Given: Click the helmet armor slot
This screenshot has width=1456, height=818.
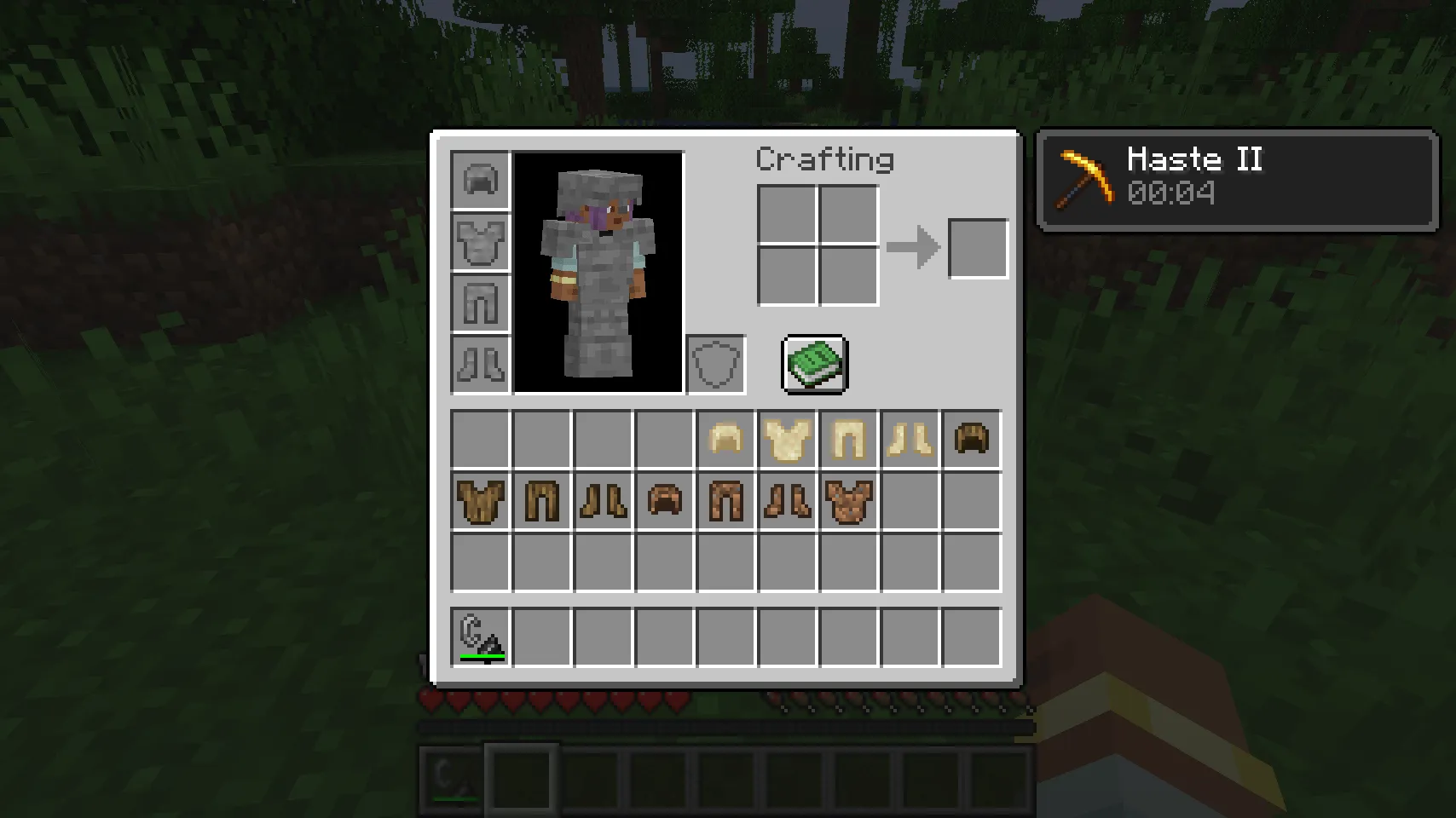Looking at the screenshot, I should [x=480, y=178].
